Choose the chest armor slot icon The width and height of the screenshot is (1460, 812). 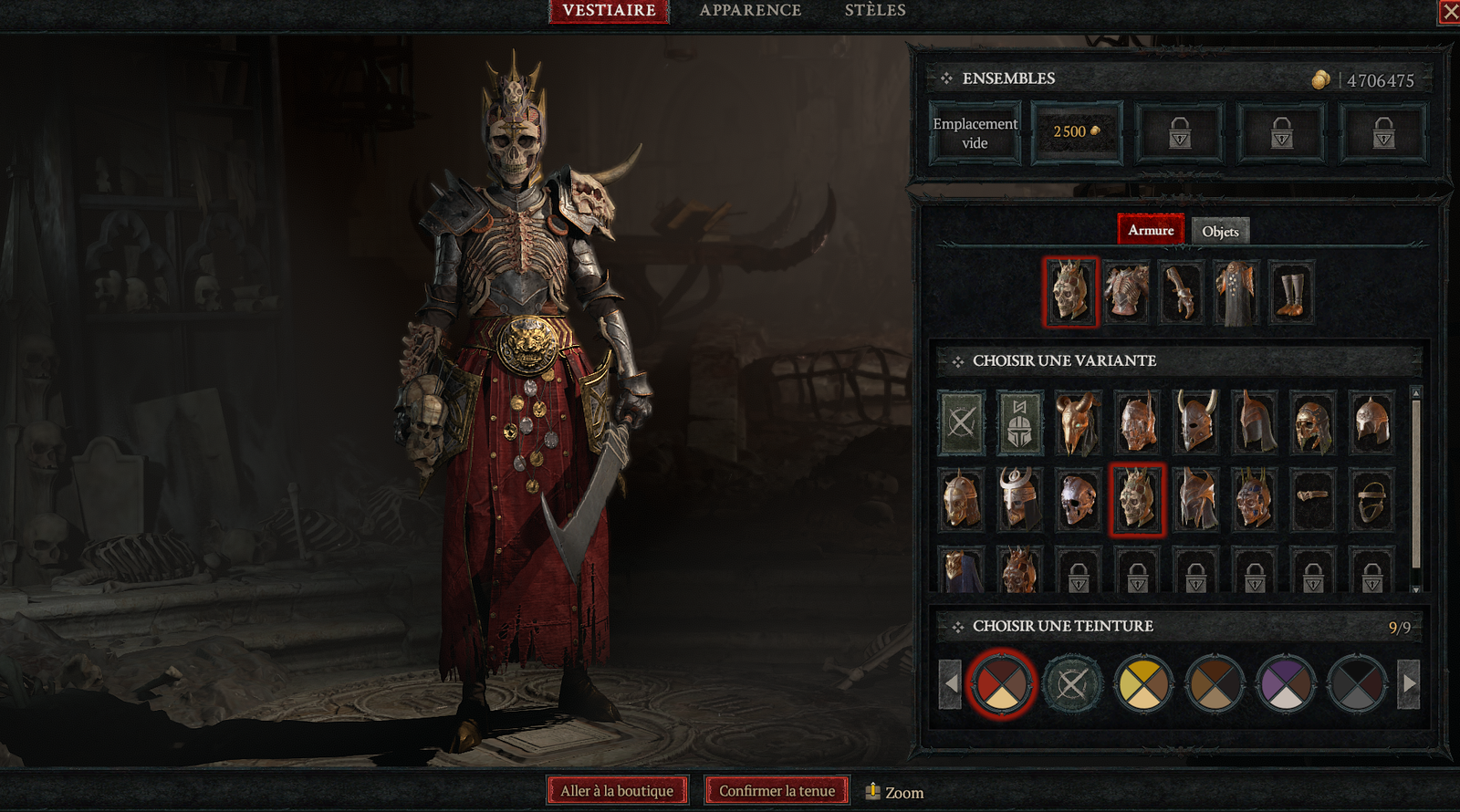(x=1126, y=293)
